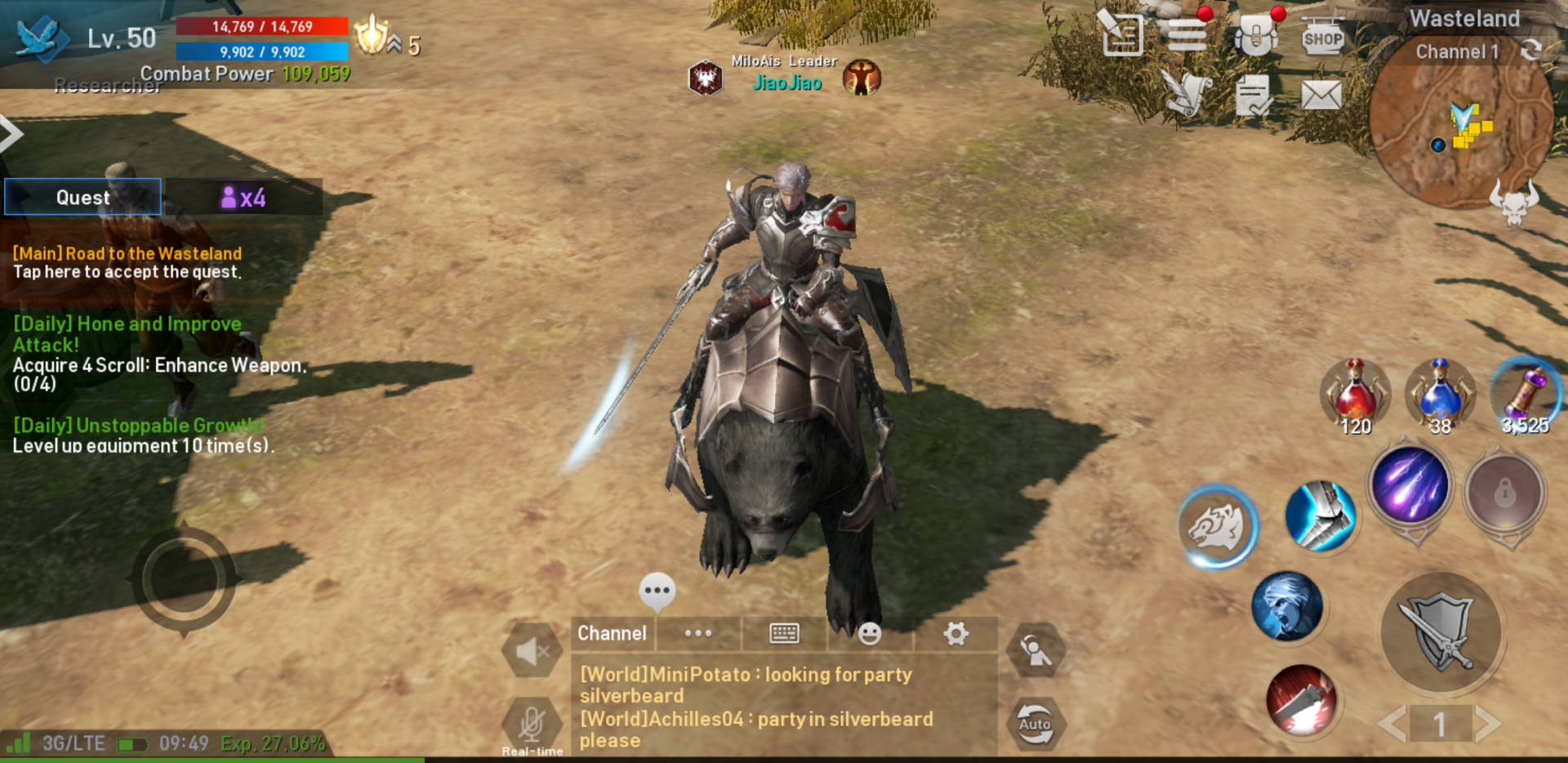Activate the purple meteor slash skill

tap(1410, 486)
